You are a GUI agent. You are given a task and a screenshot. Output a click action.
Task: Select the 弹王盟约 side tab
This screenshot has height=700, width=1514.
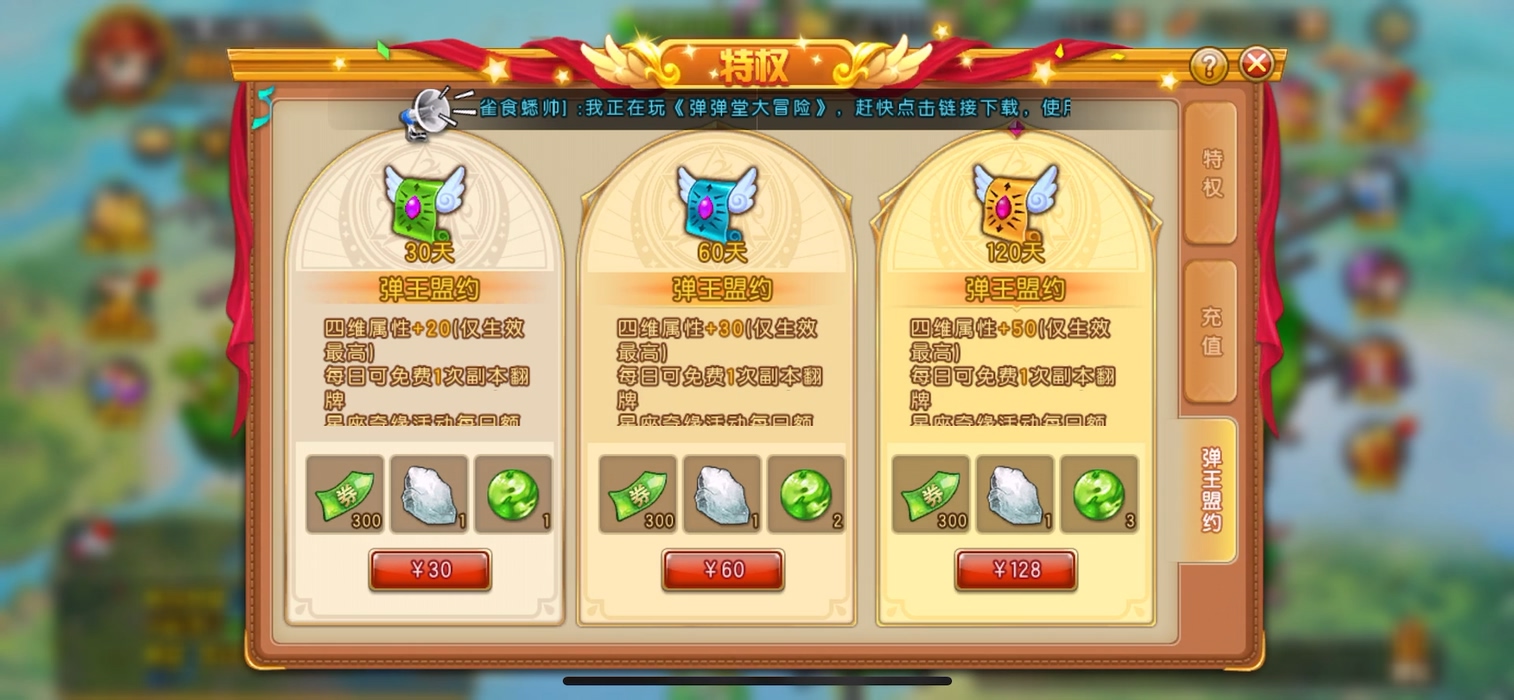tap(1211, 489)
